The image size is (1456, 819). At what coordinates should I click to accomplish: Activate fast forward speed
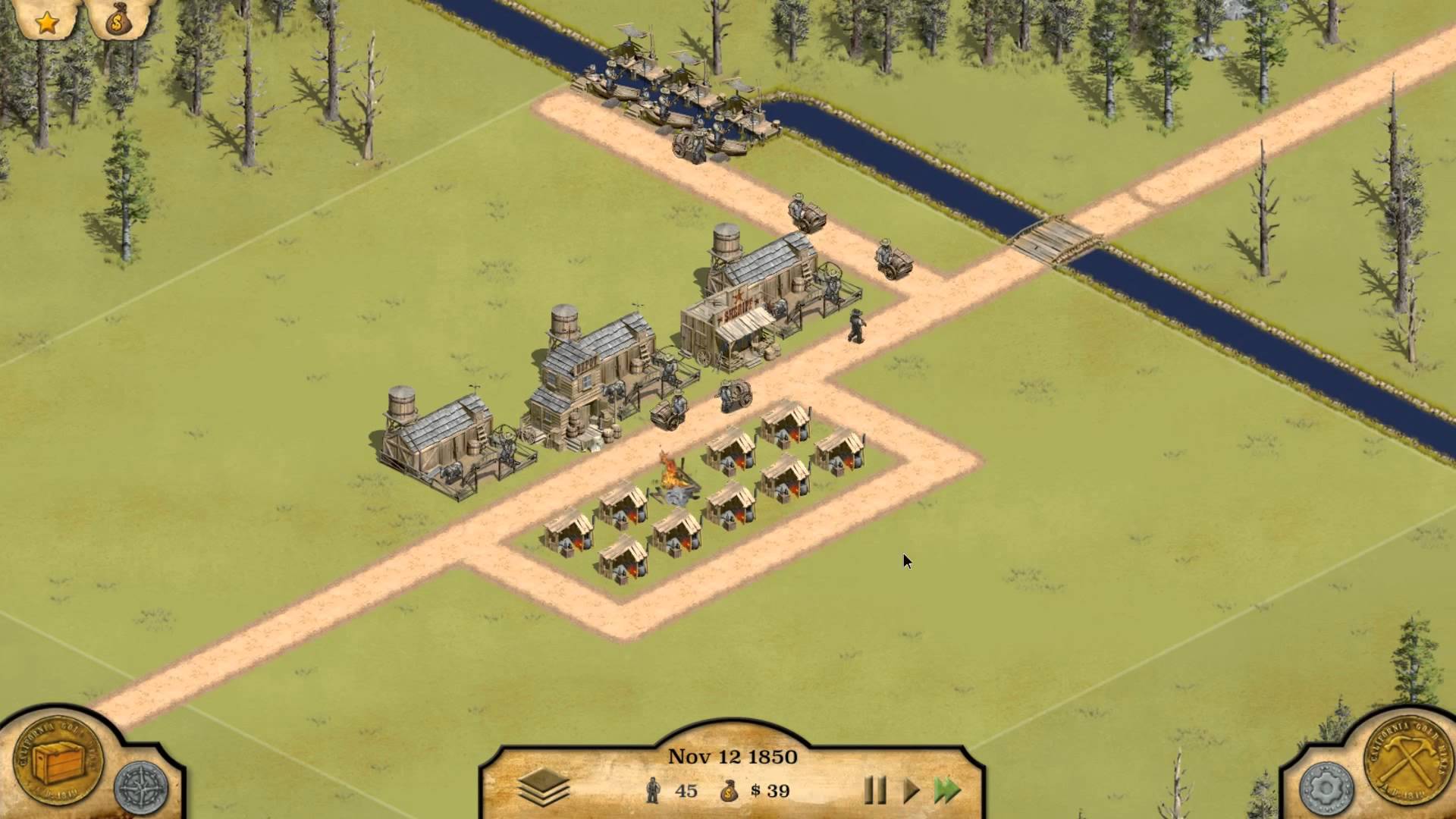pyautogui.click(x=947, y=791)
